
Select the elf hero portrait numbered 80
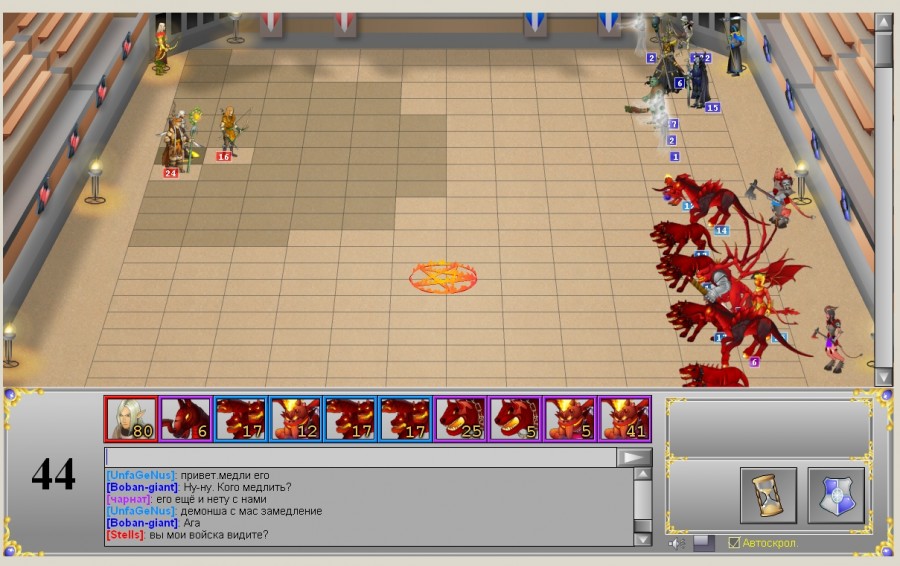pyautogui.click(x=131, y=419)
